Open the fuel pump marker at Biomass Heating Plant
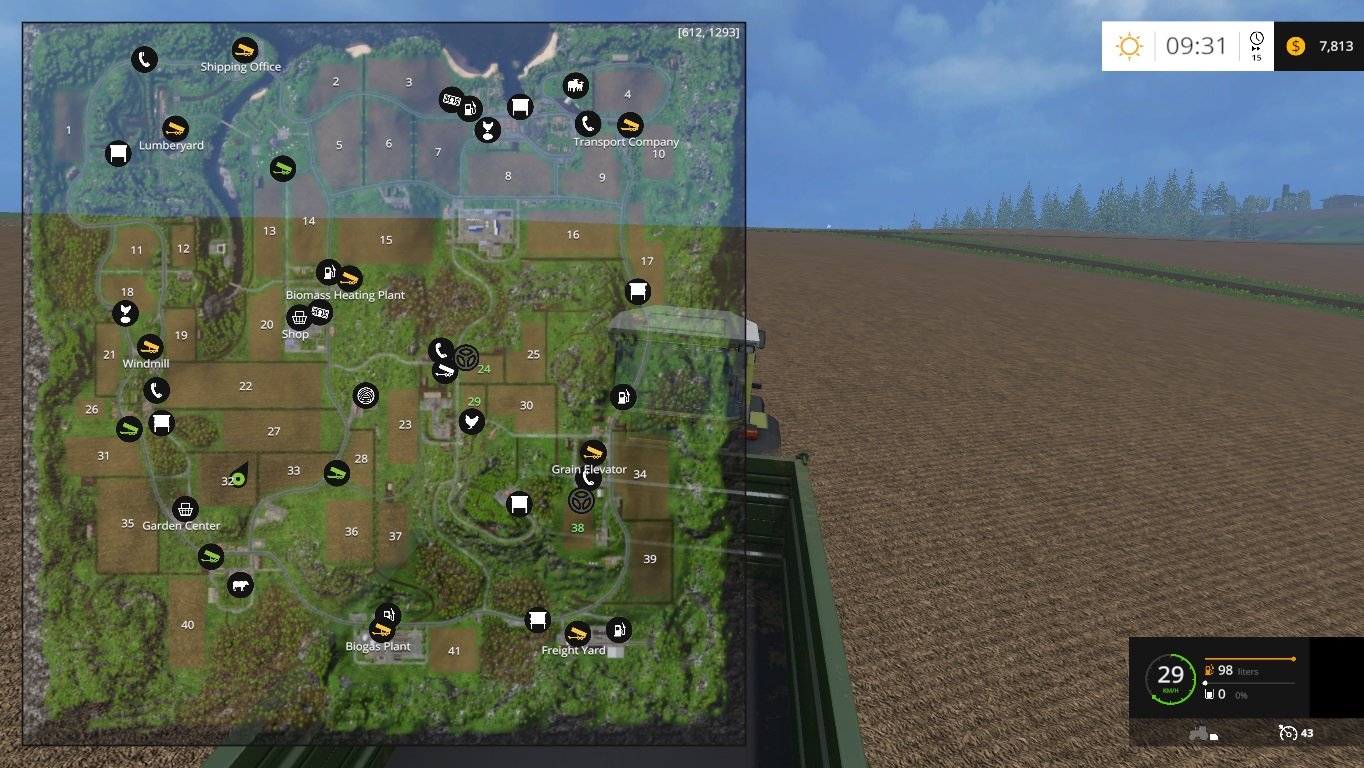The width and height of the screenshot is (1364, 768). click(x=328, y=273)
